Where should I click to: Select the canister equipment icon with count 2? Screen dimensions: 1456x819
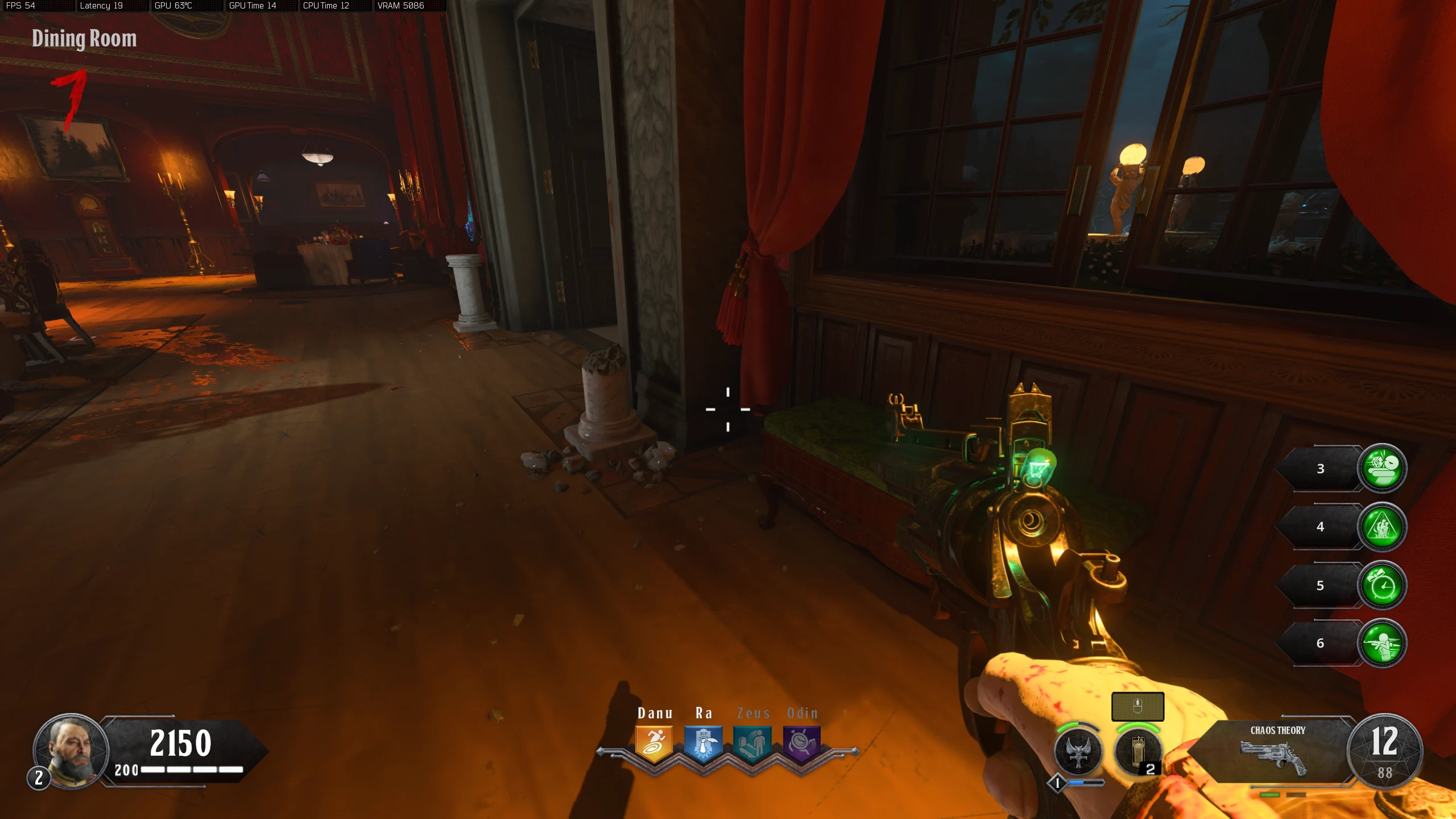pyautogui.click(x=1137, y=752)
